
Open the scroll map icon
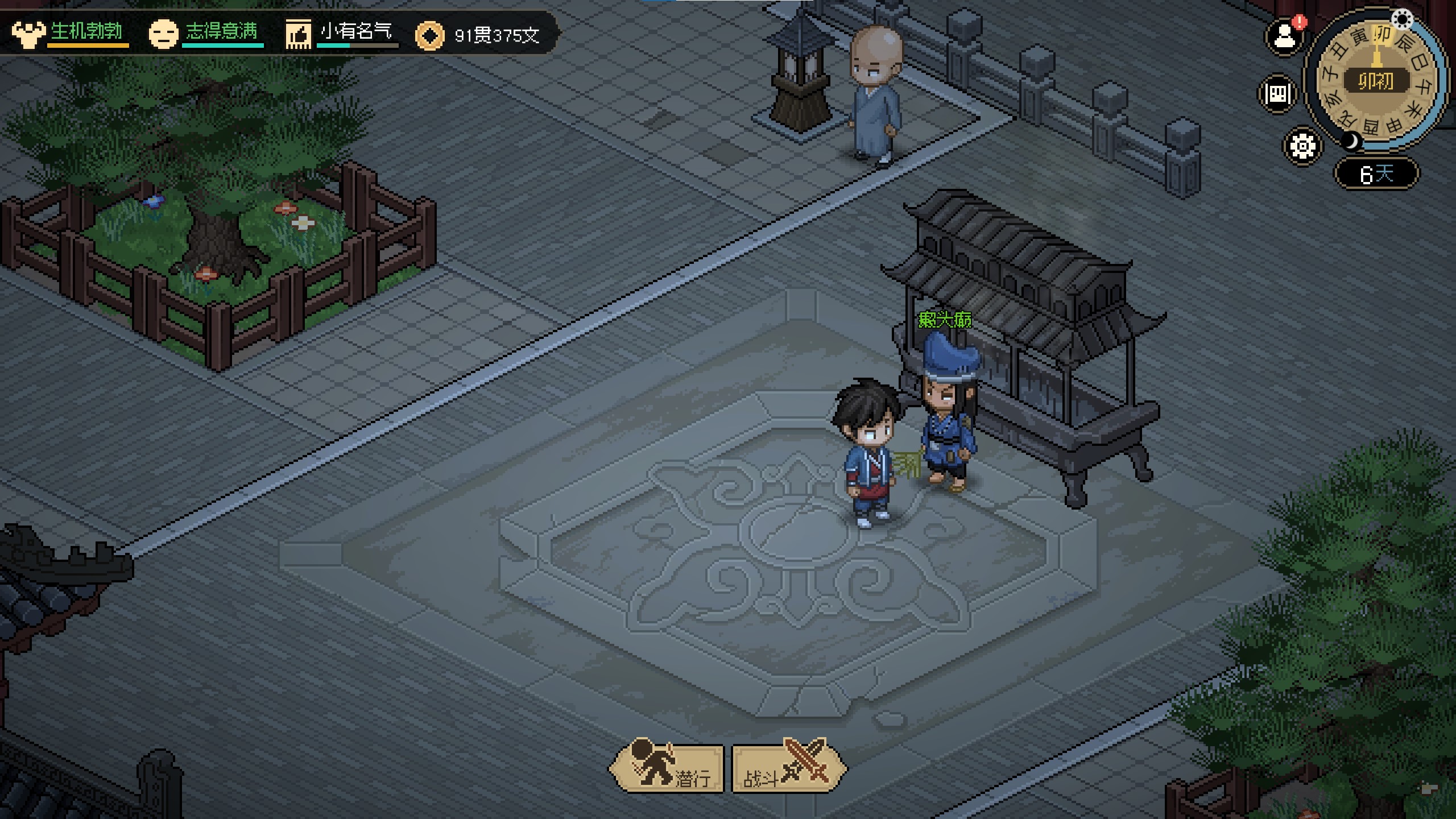pyautogui.click(x=1277, y=93)
